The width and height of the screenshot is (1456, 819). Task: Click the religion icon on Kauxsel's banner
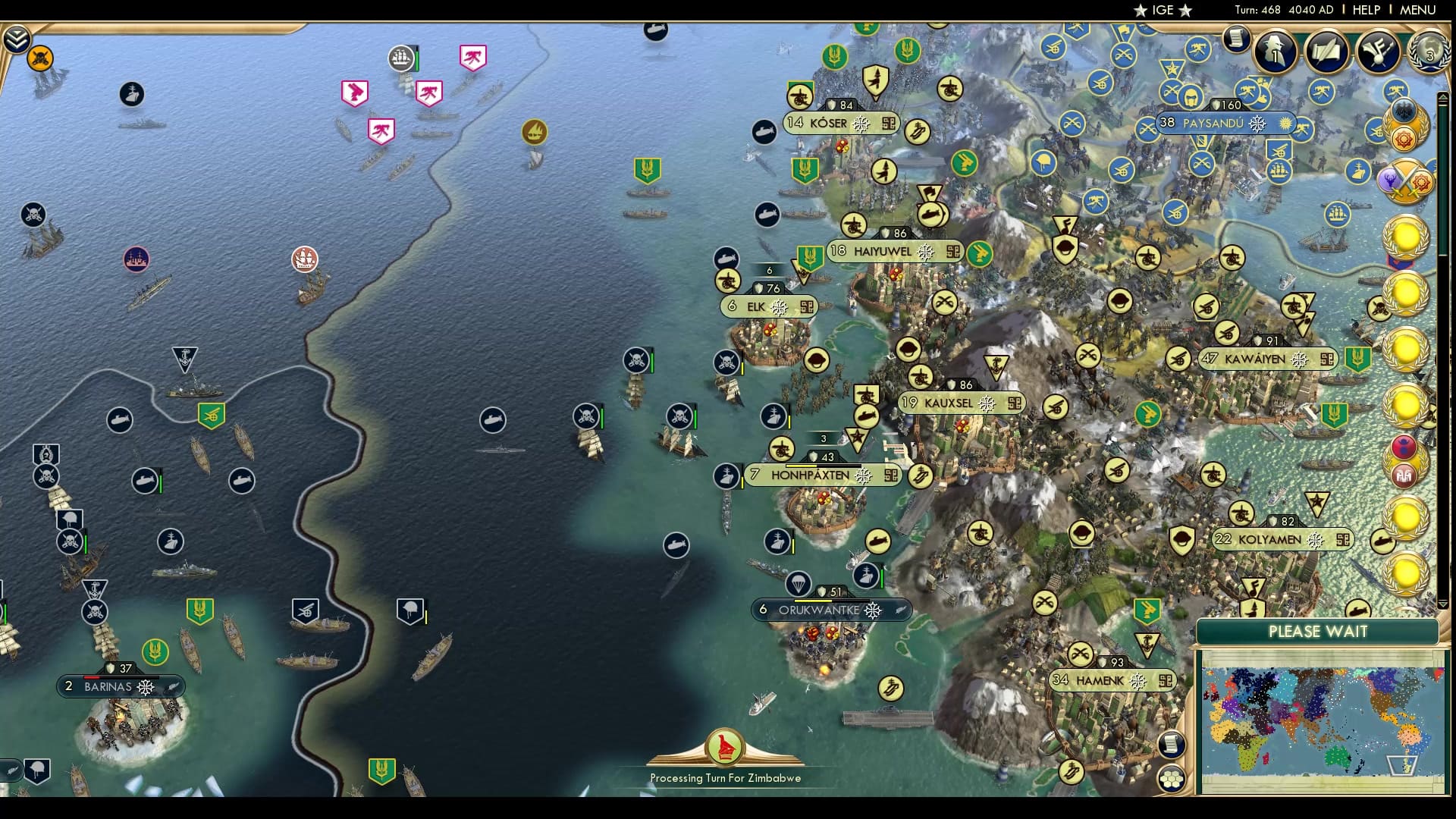(986, 403)
